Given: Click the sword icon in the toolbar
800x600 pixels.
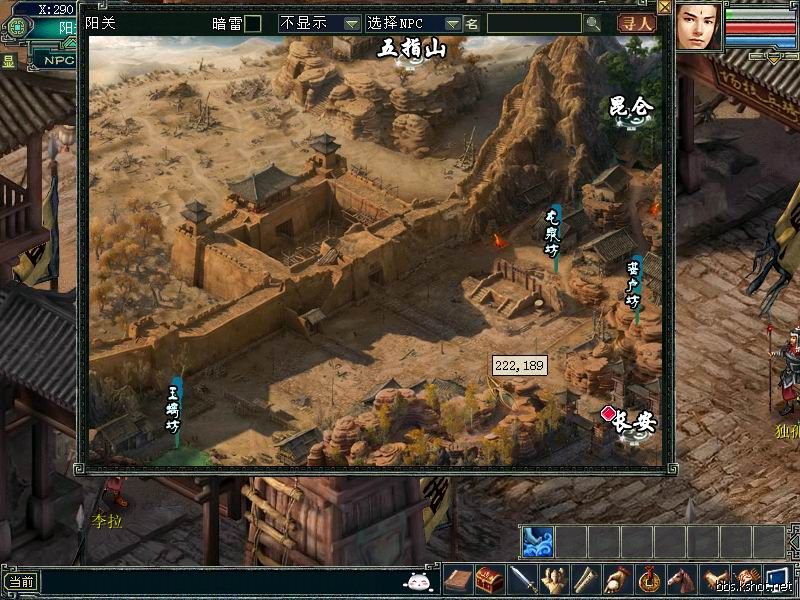Looking at the screenshot, I should (x=522, y=579).
